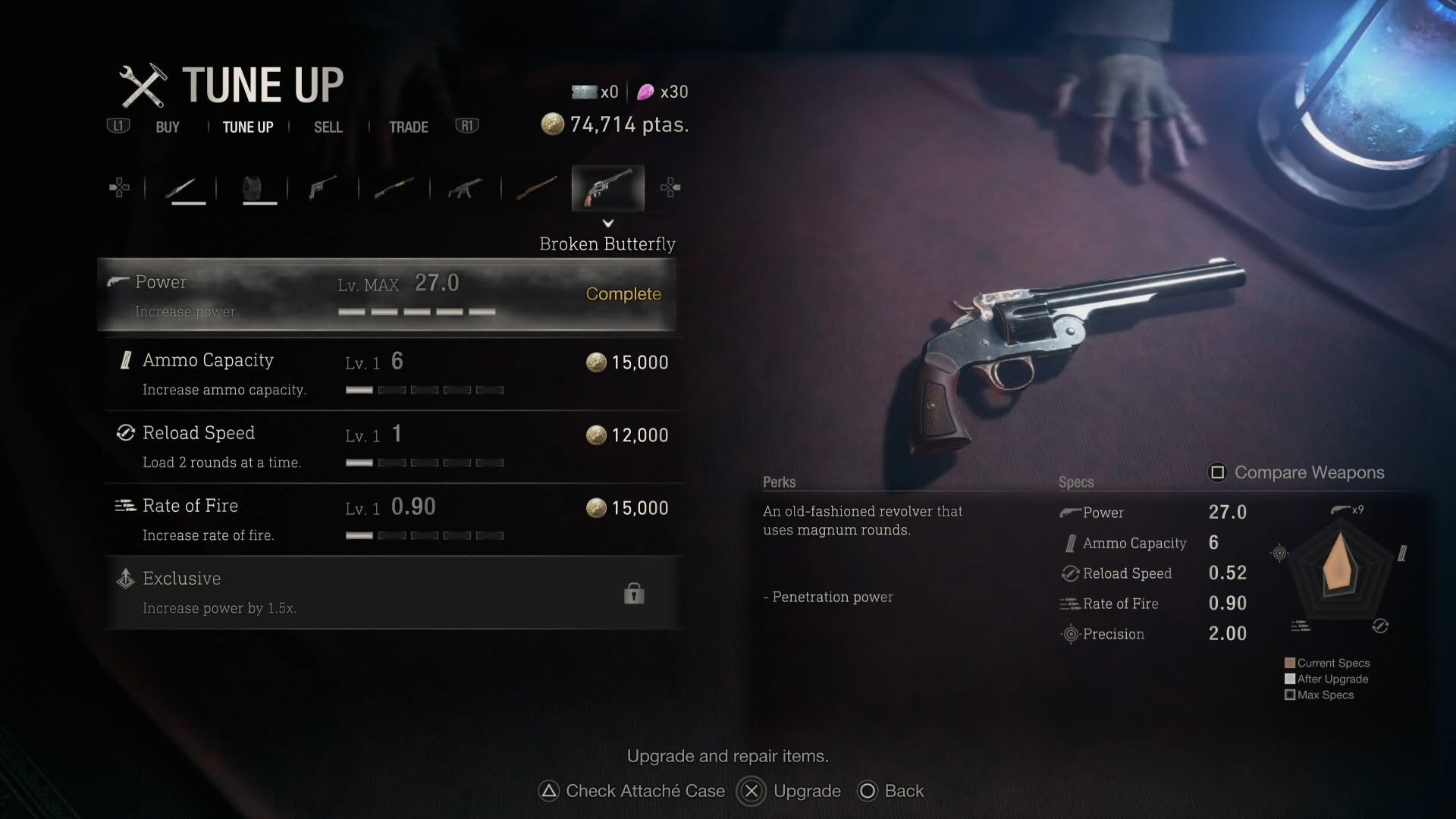The height and width of the screenshot is (819, 1456).
Task: Select the pump shotgun icon
Action: [x=394, y=187]
